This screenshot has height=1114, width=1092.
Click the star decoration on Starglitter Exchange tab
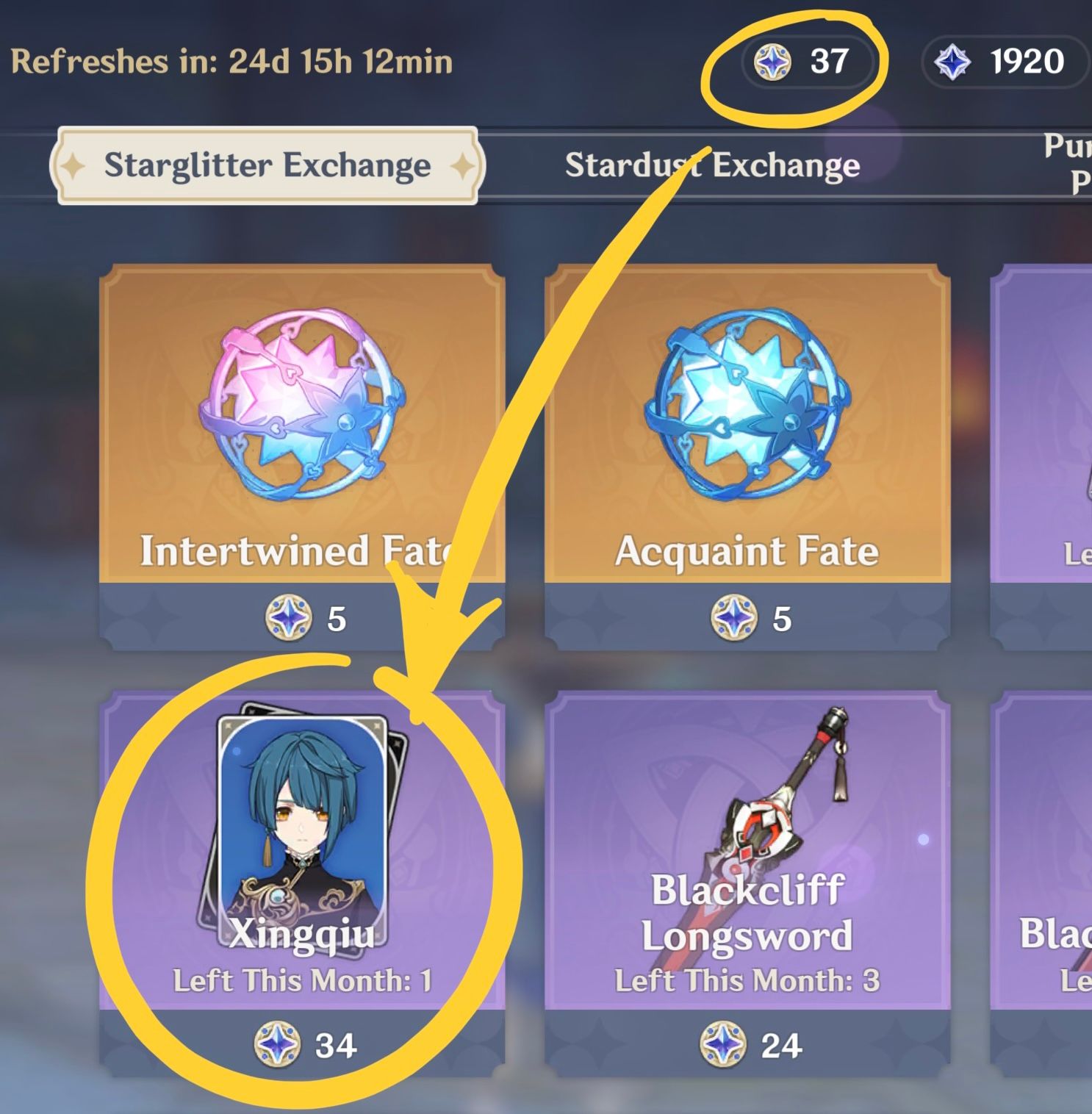[74, 167]
